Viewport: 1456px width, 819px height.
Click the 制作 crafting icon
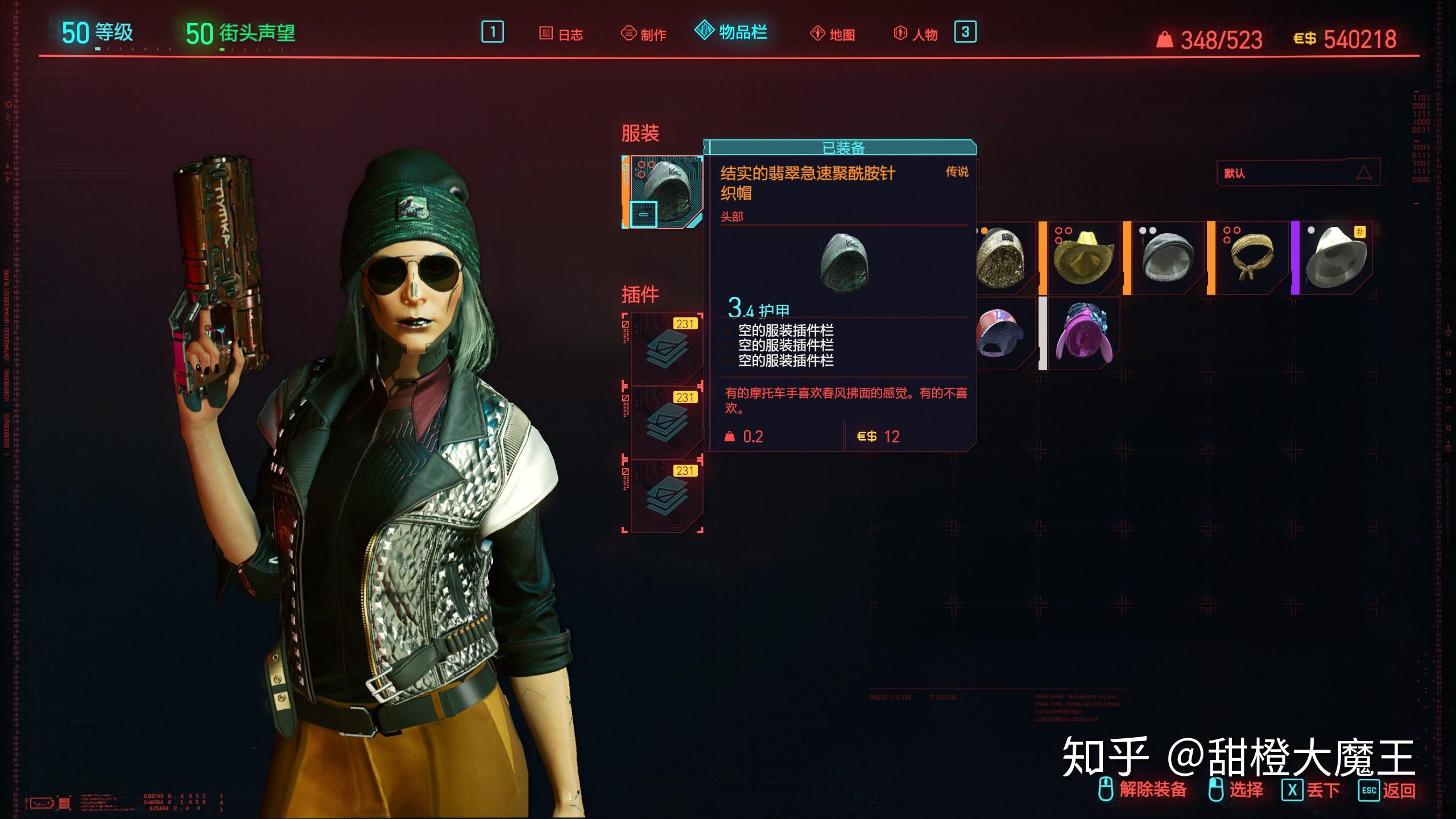pos(628,34)
